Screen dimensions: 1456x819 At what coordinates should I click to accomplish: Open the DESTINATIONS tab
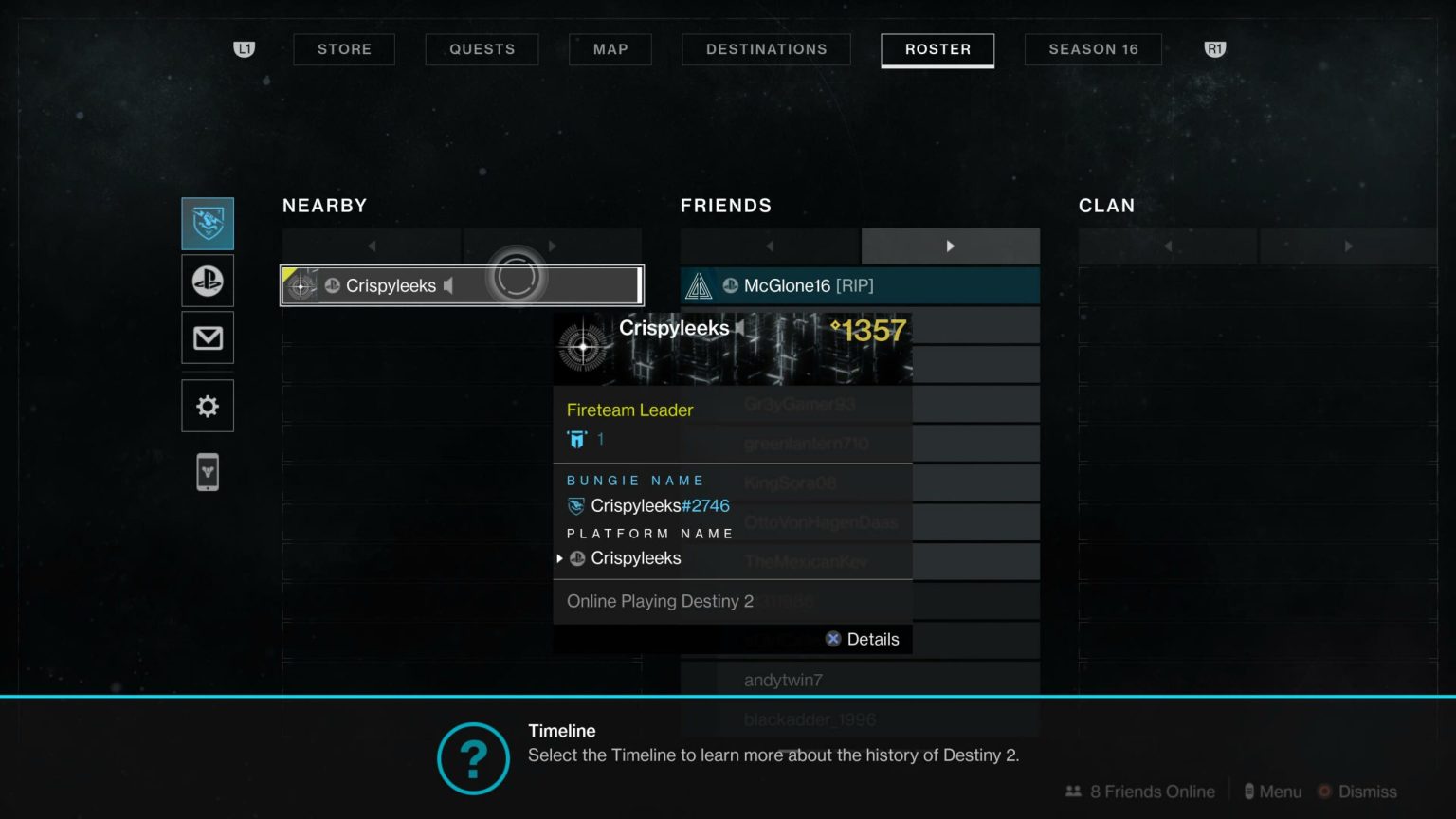tap(766, 48)
